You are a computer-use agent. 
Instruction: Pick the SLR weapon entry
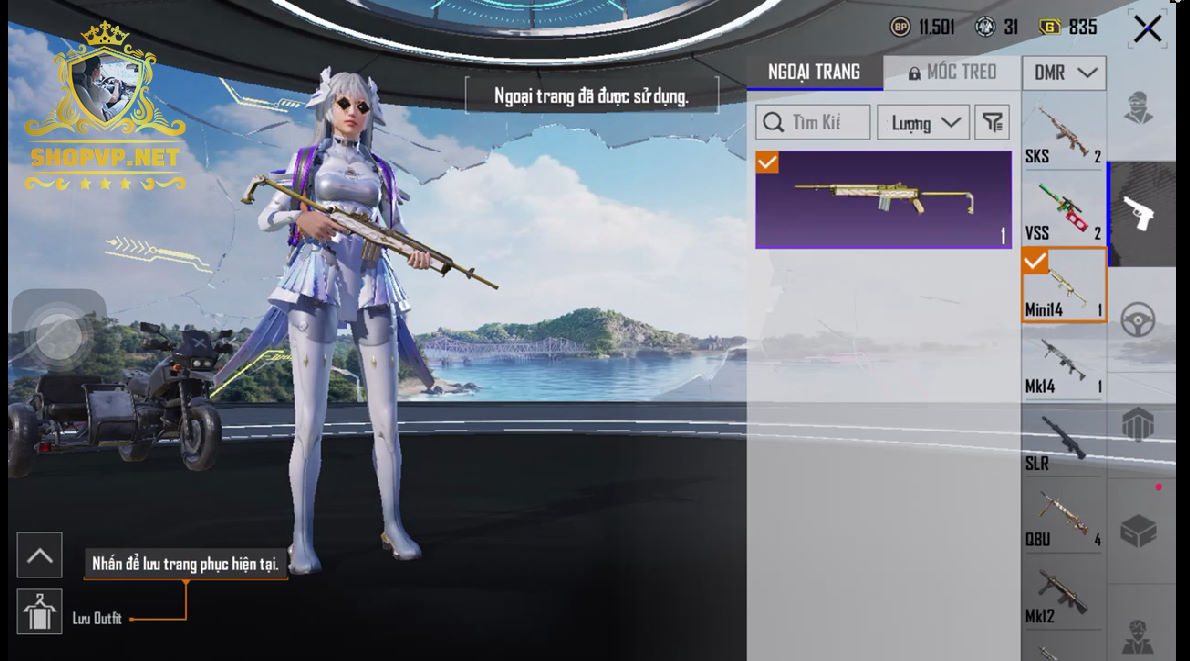[1063, 440]
